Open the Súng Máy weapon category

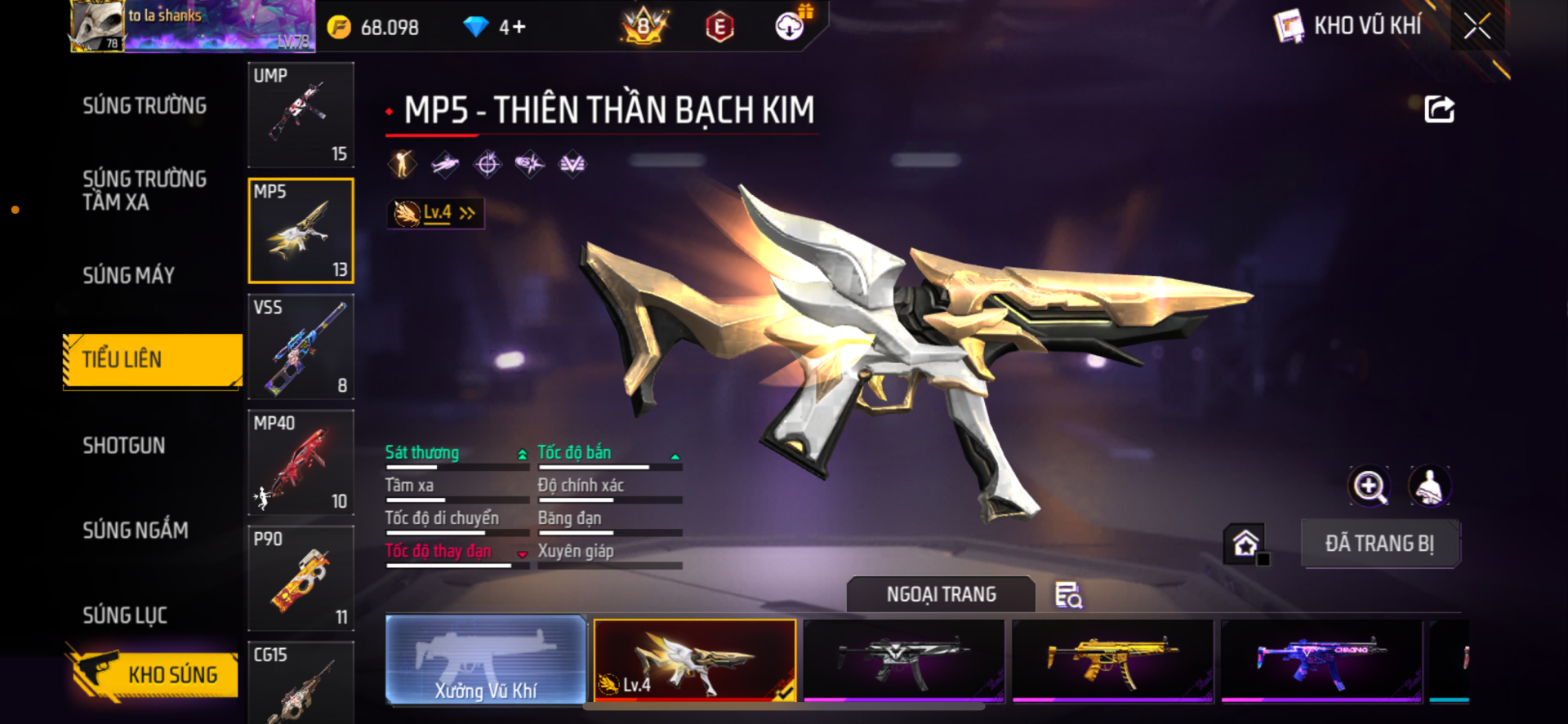click(129, 276)
